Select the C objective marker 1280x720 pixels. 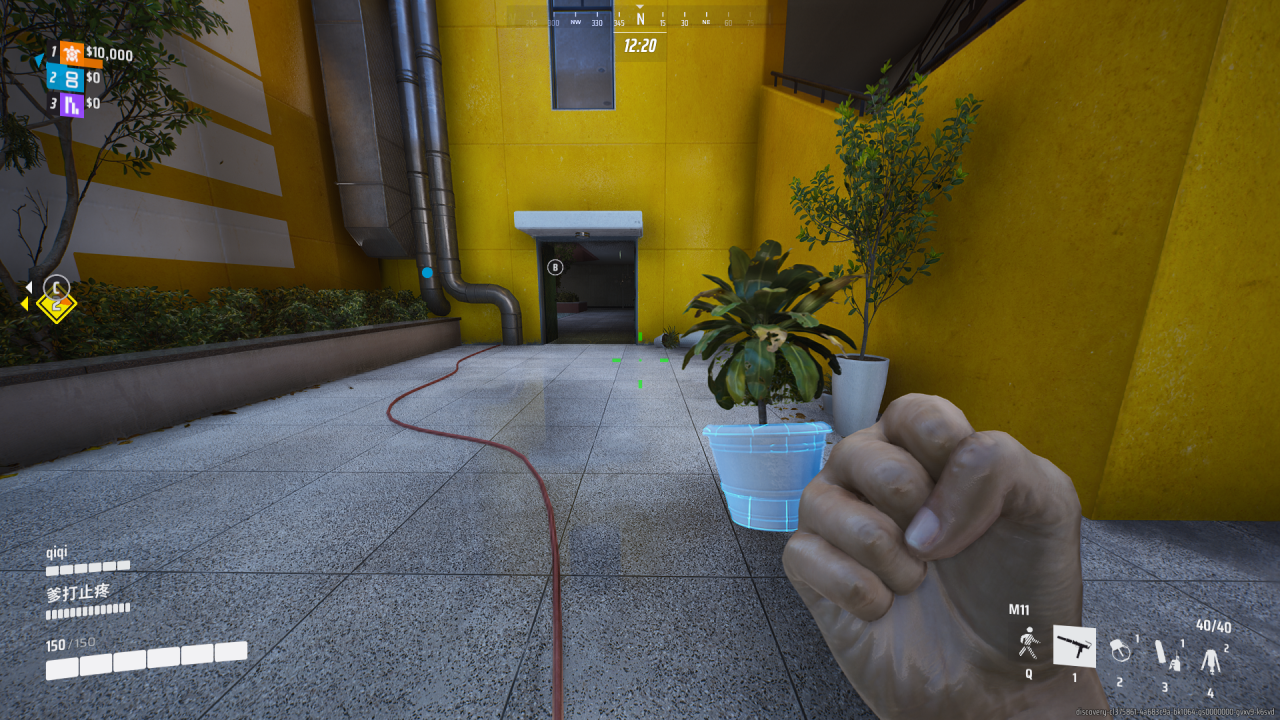[57, 284]
